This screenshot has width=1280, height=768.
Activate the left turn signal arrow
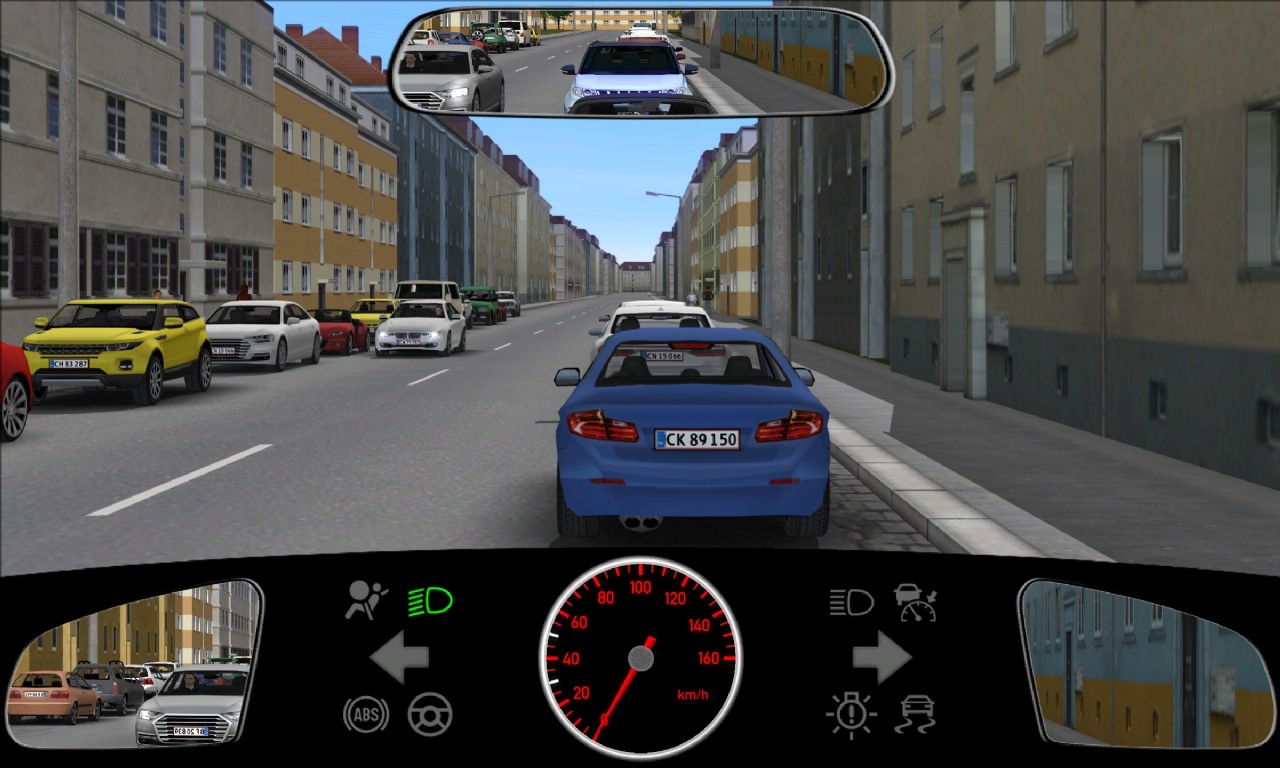click(x=399, y=658)
